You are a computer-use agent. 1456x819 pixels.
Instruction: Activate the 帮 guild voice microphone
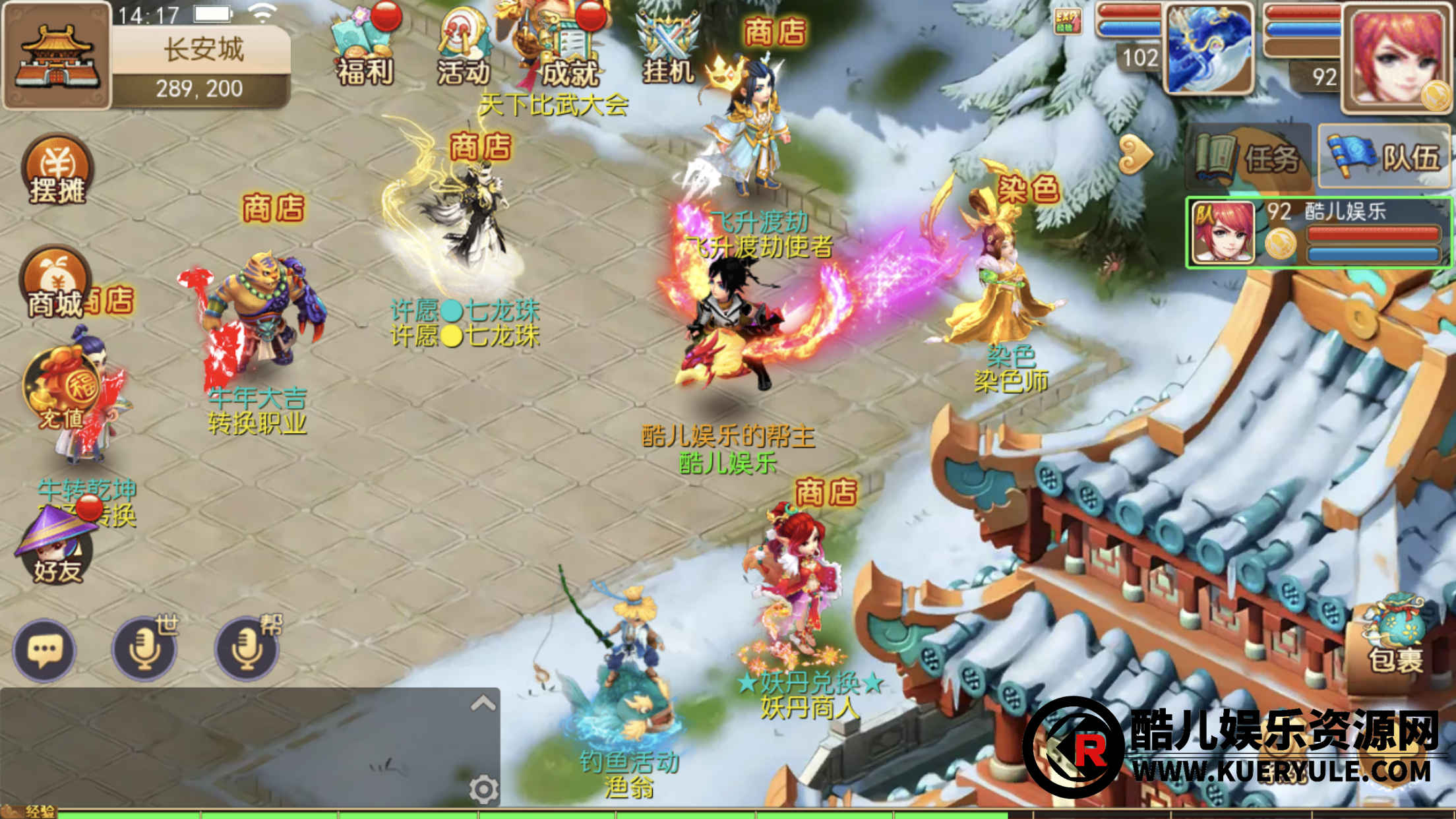pos(247,650)
